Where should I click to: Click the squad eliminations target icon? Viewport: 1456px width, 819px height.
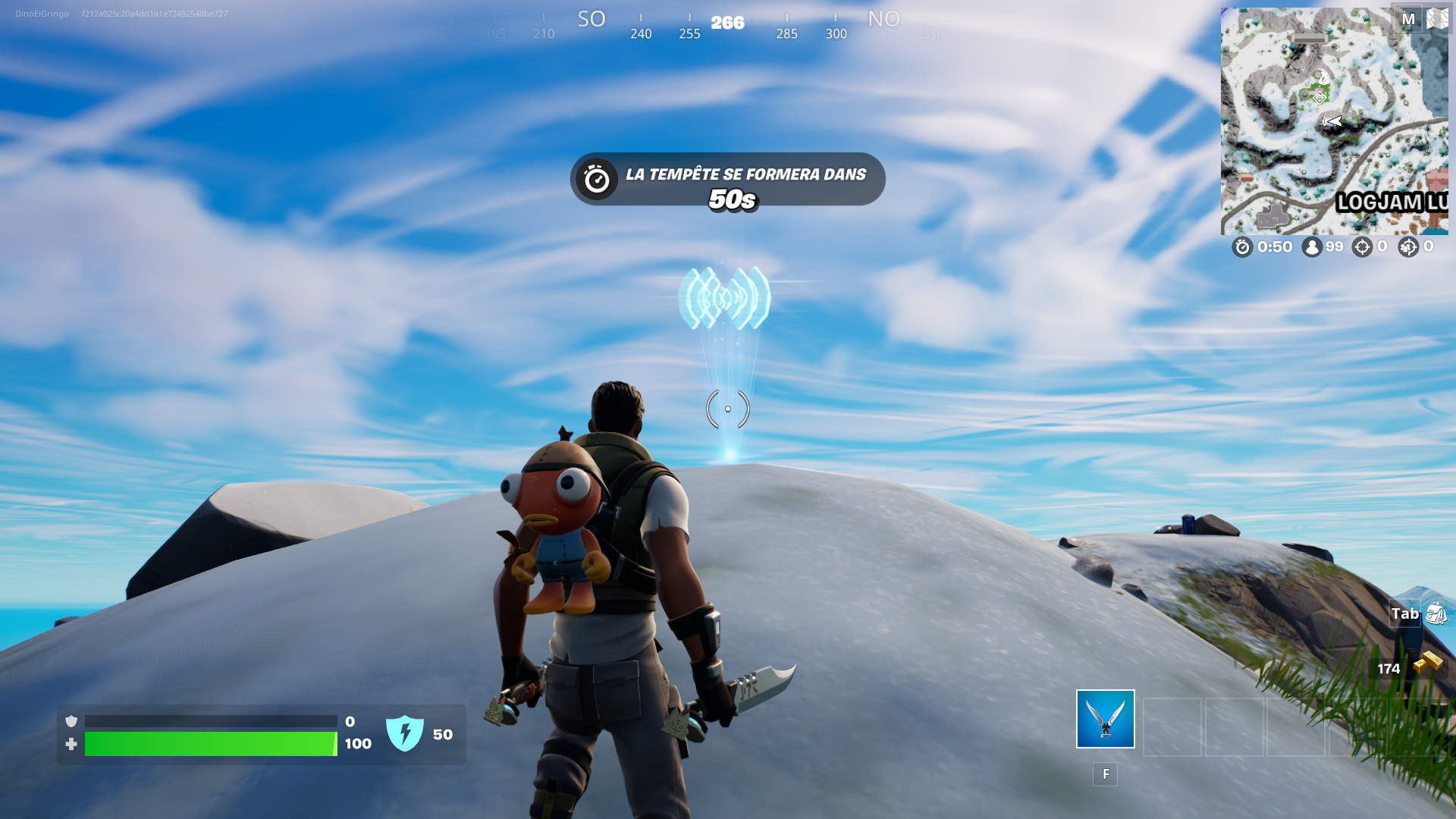coord(1409,246)
